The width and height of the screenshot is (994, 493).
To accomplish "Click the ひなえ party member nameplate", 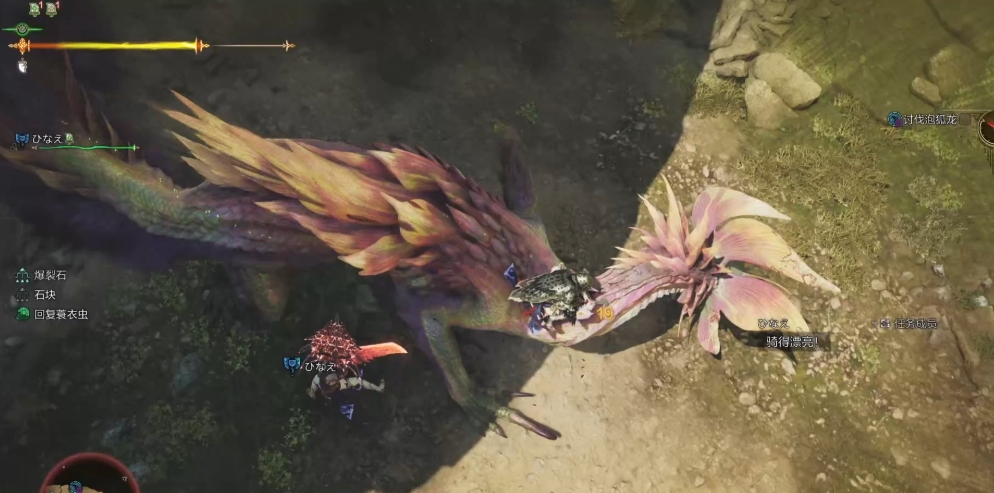I will (x=43, y=140).
